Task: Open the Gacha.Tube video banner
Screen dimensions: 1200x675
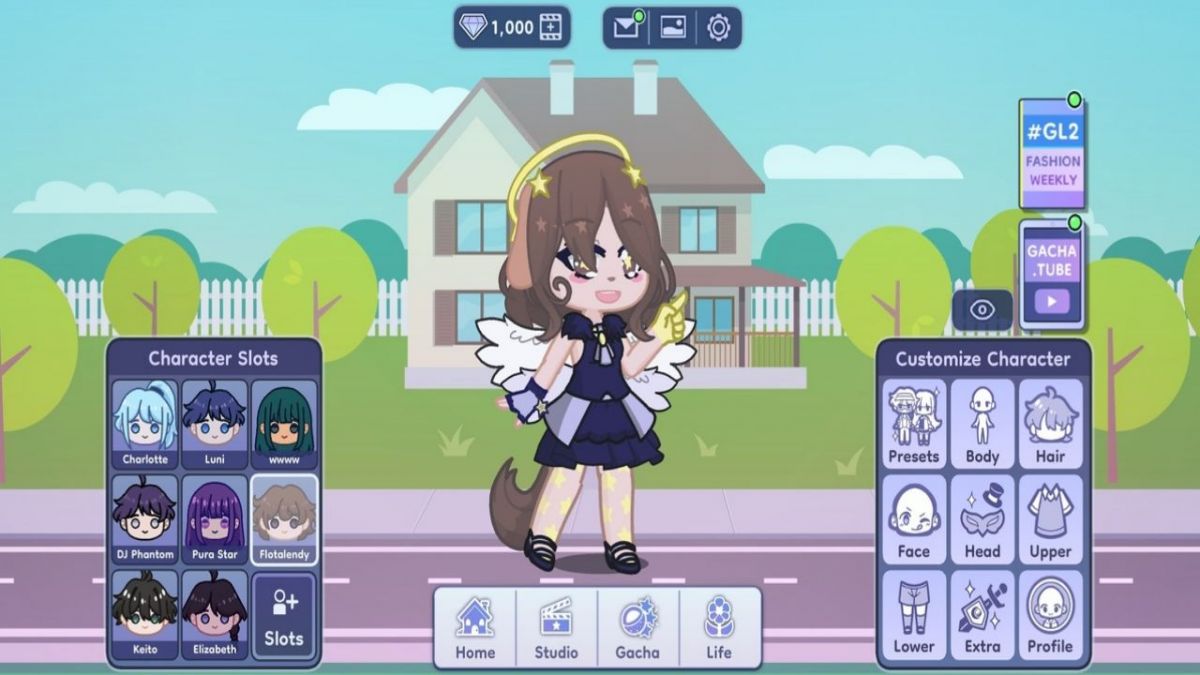Action: tap(1052, 274)
